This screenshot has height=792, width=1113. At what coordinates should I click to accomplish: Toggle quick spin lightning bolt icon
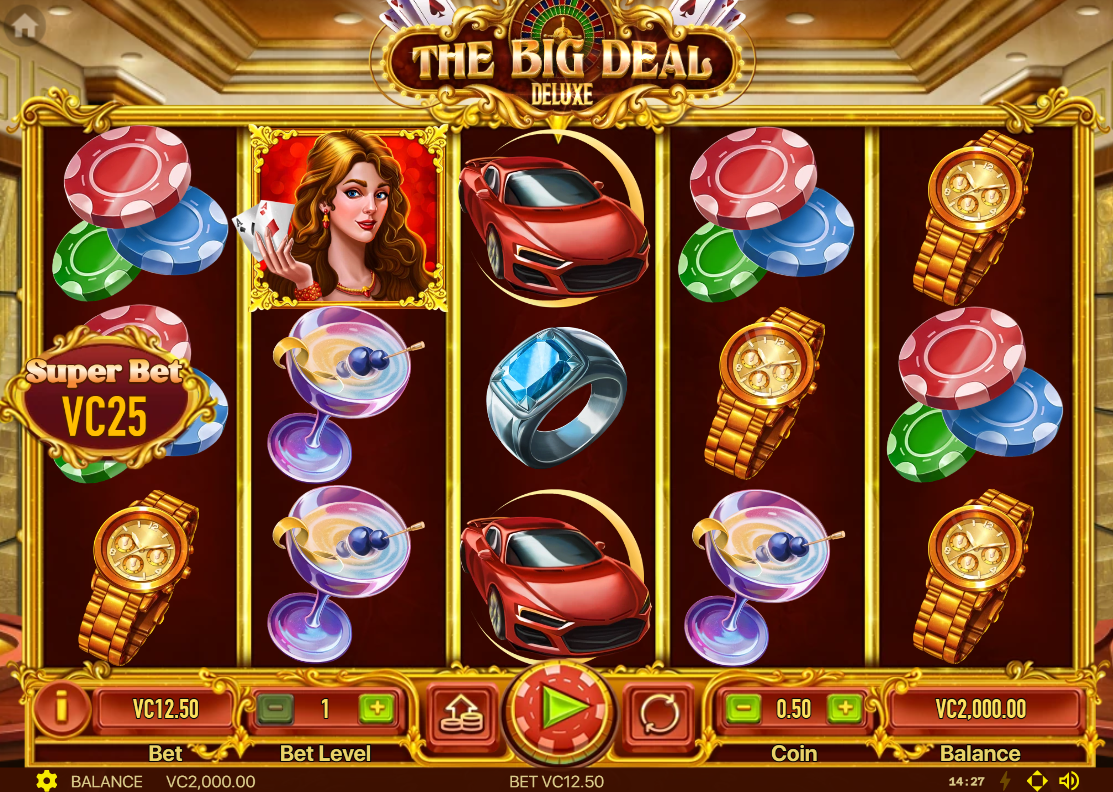click(x=1006, y=781)
